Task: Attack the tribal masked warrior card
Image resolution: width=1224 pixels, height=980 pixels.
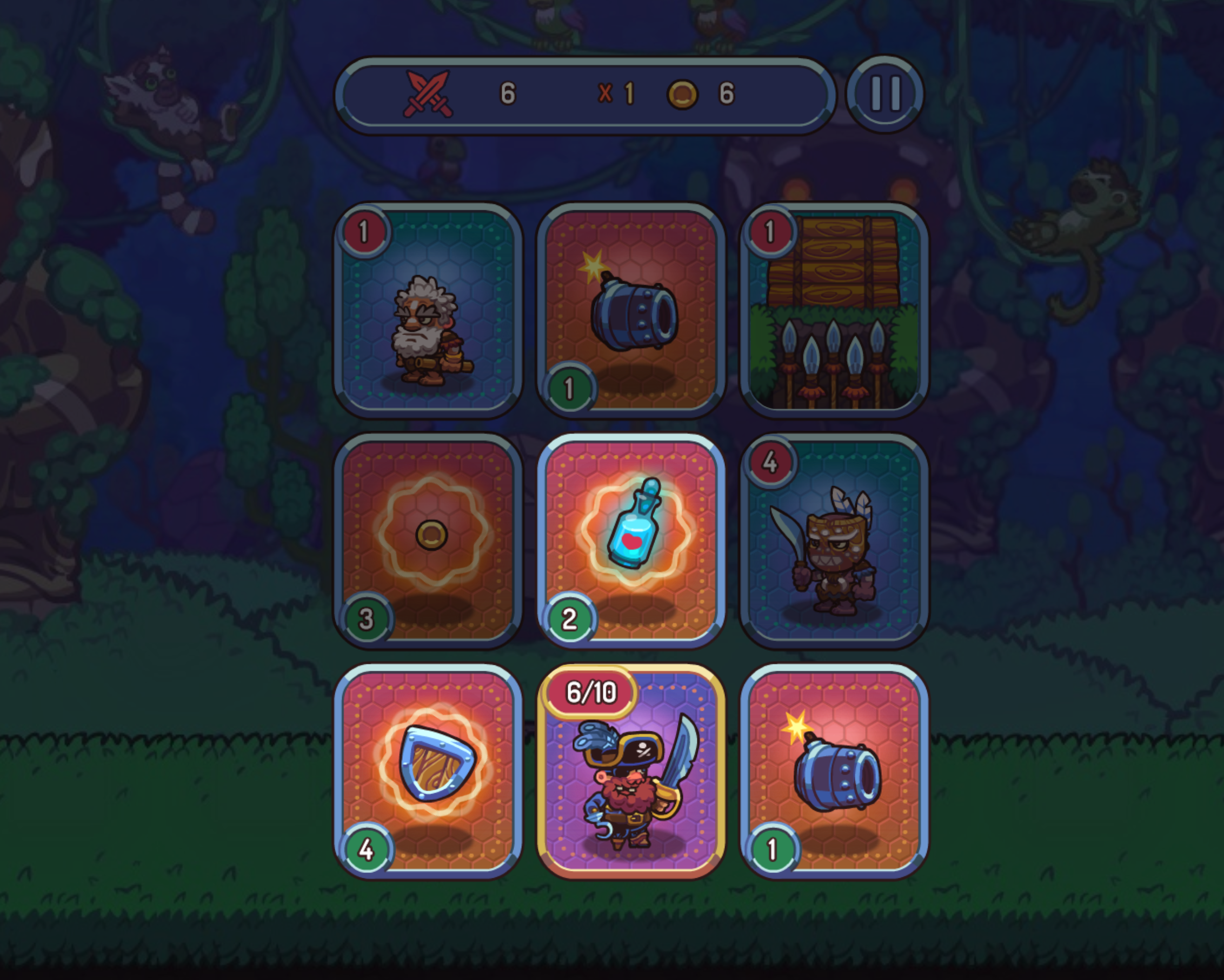Action: 834,541
